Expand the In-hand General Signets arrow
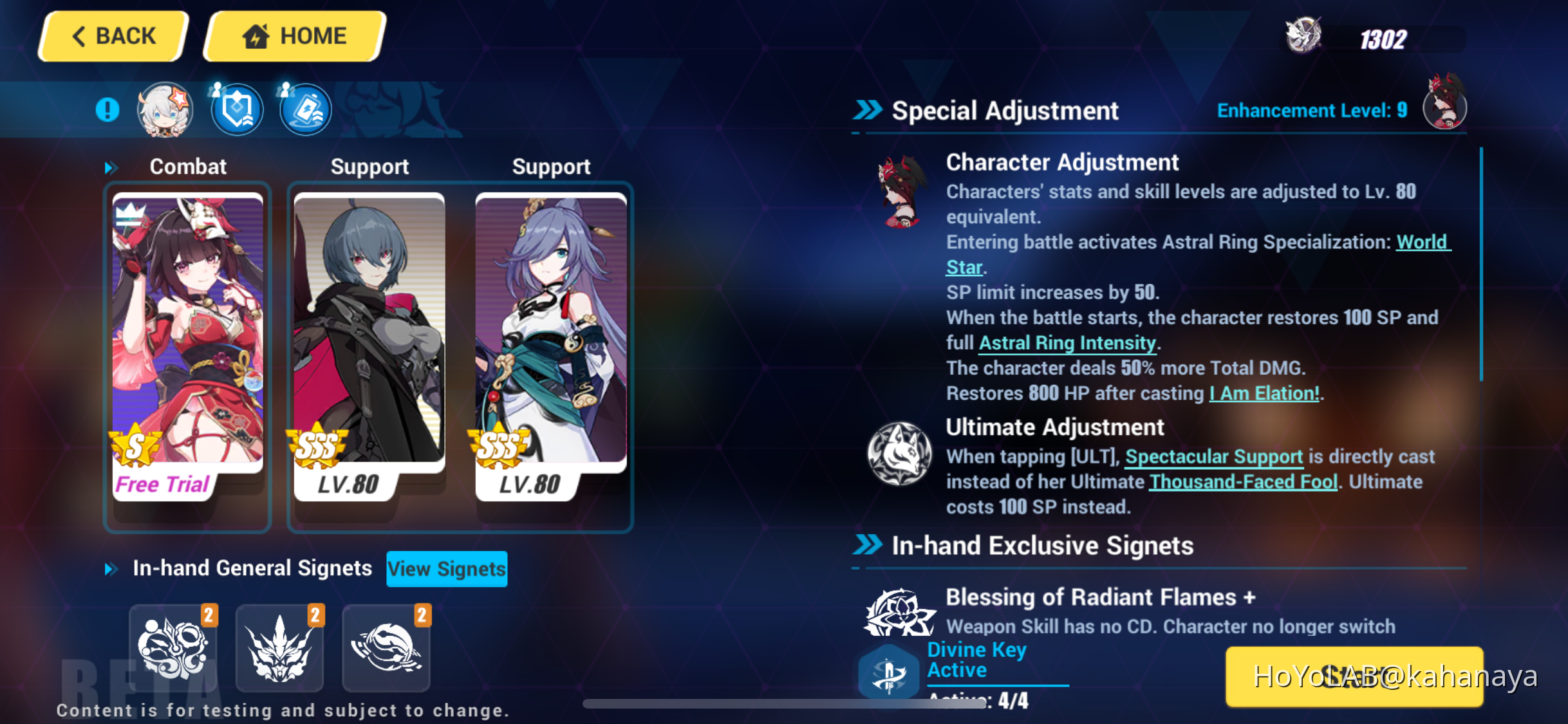 click(111, 568)
